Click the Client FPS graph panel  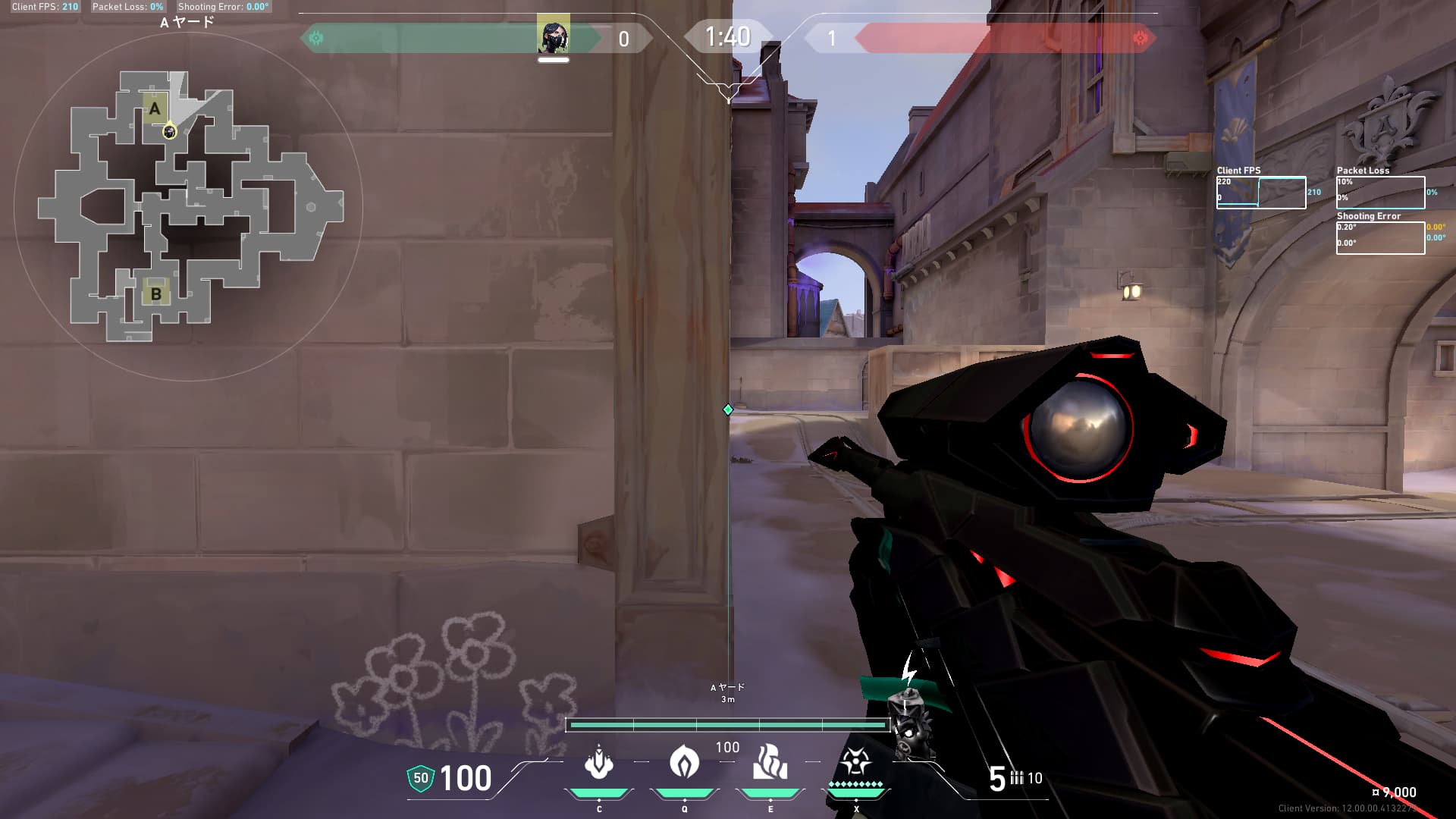pos(1261,193)
